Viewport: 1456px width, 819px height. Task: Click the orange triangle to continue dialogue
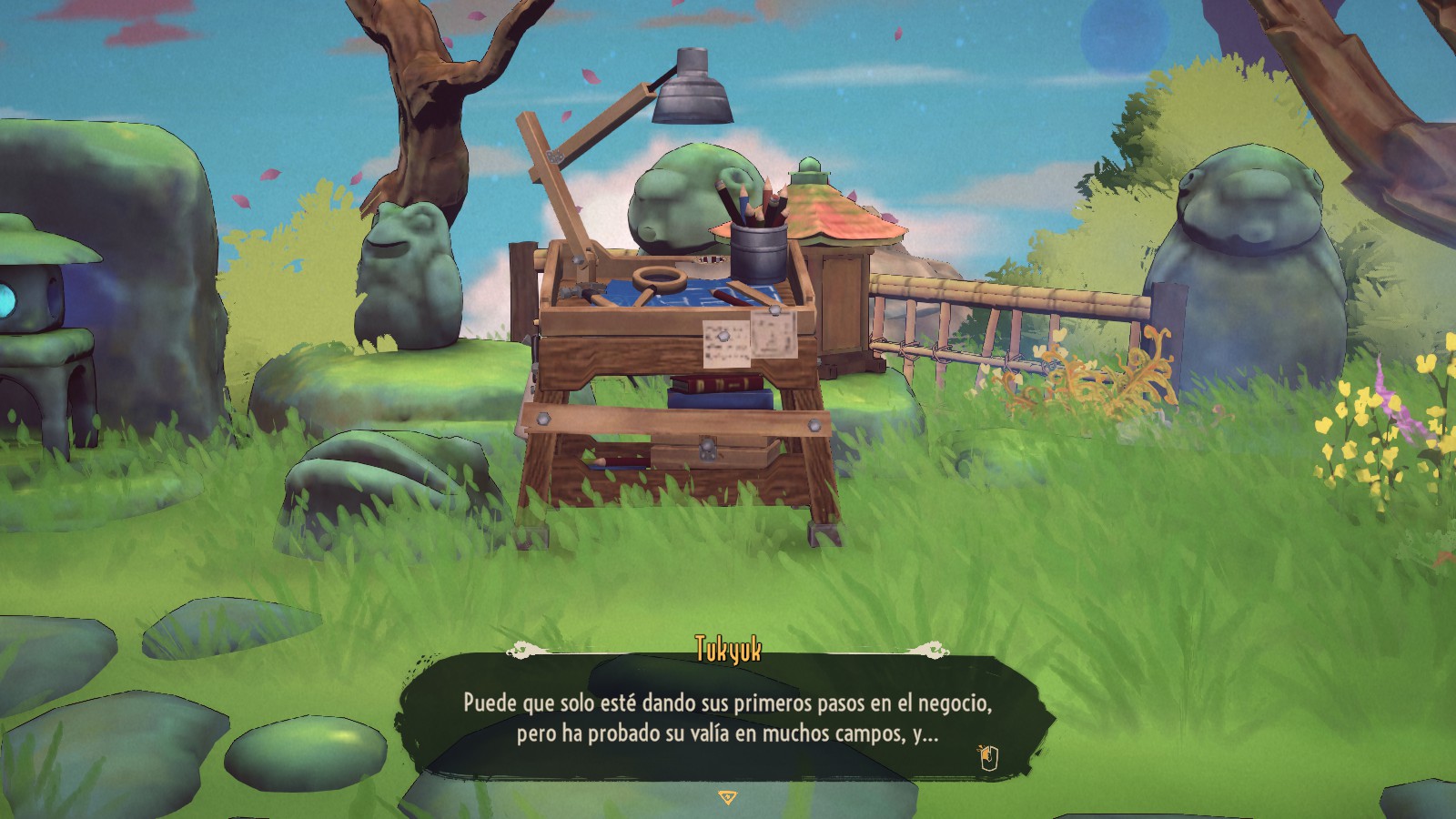[727, 797]
